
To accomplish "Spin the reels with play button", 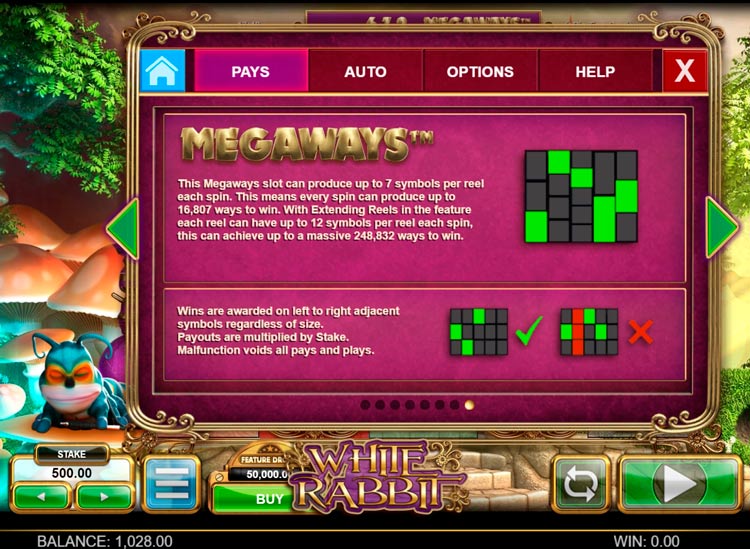I will pyautogui.click(x=679, y=485).
